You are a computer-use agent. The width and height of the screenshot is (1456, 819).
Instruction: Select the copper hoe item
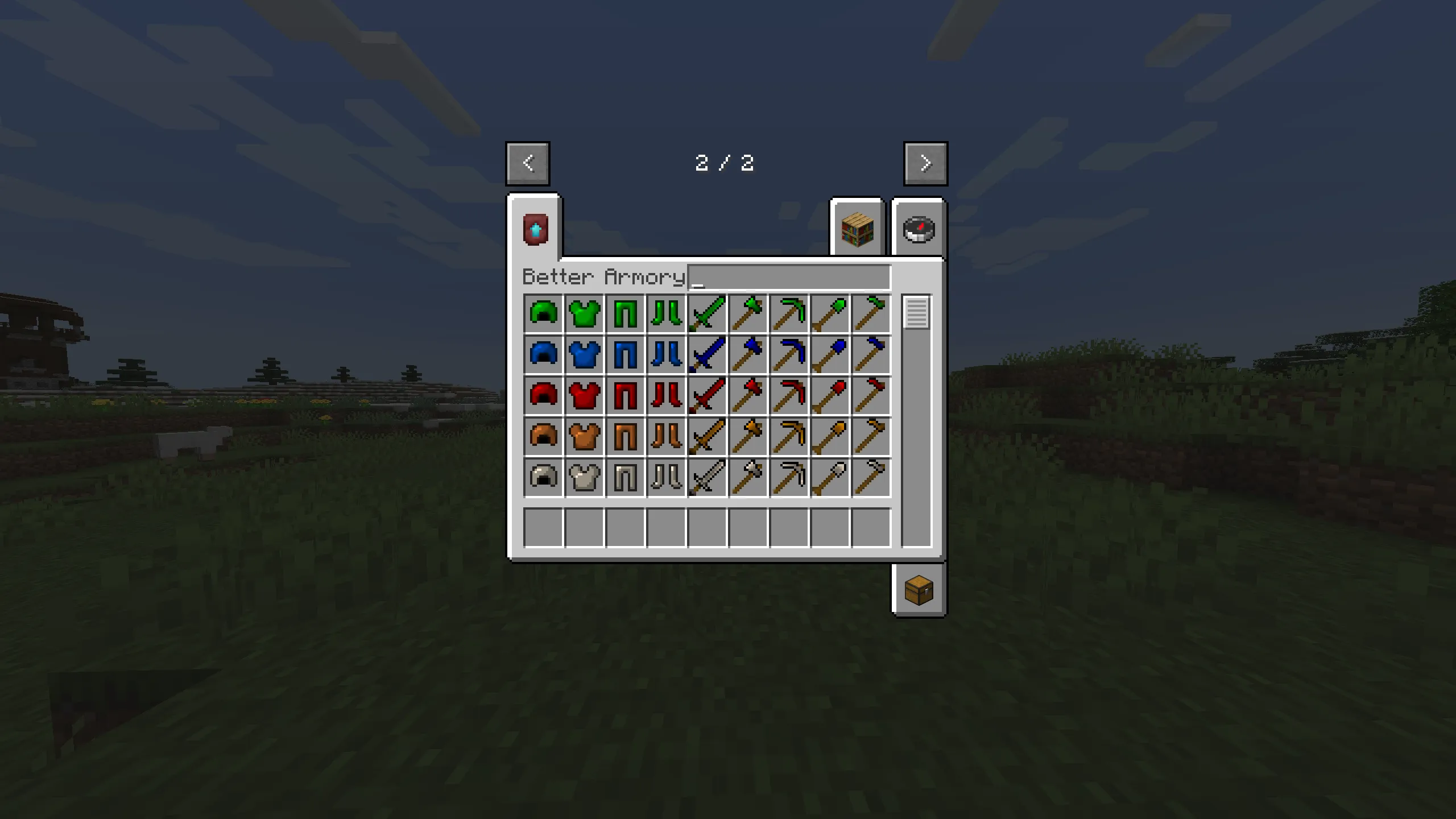[871, 435]
